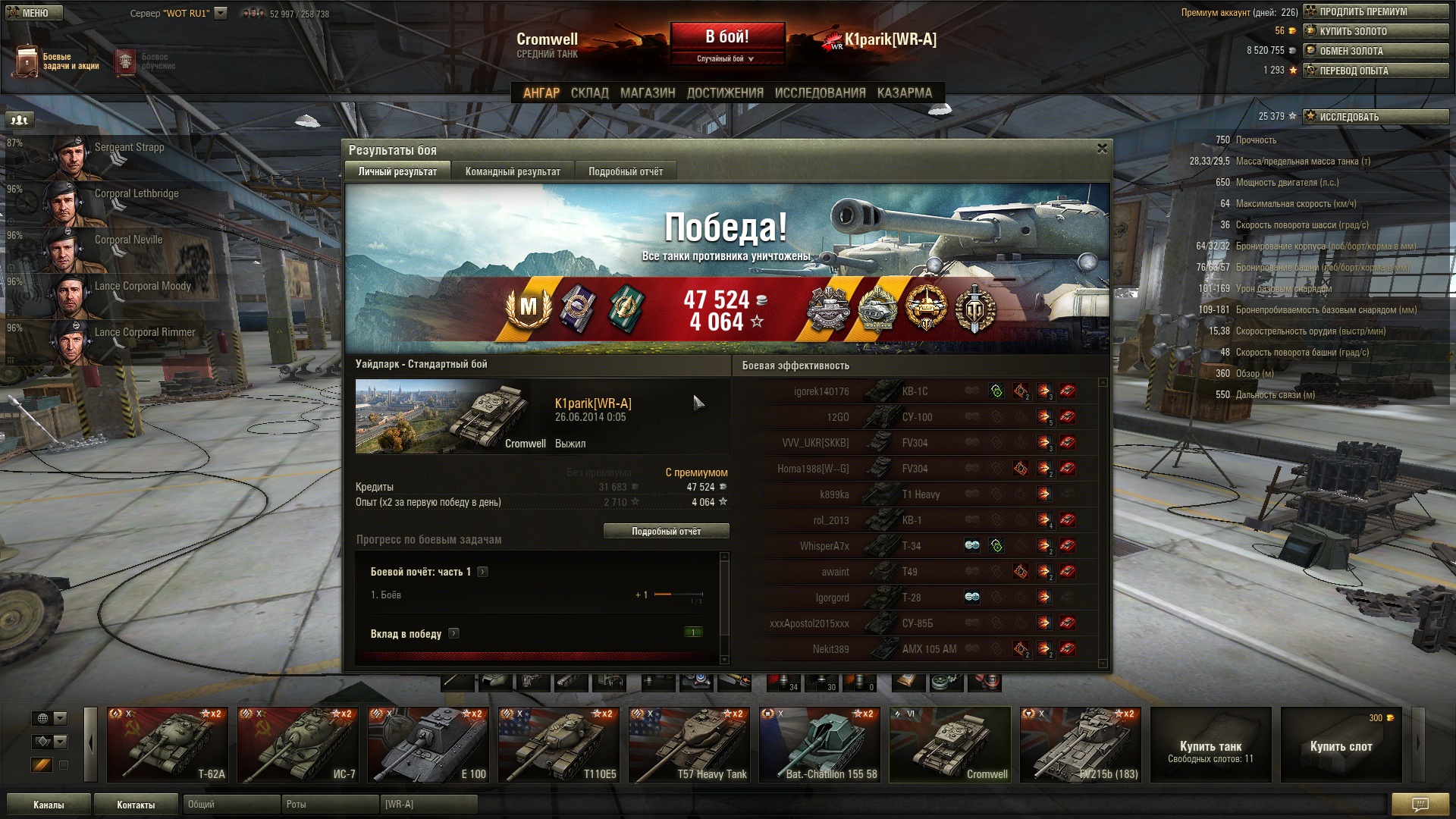The image size is (1456, 819).
Task: Switch to the КАЗАРМА section
Action: pyautogui.click(x=904, y=93)
